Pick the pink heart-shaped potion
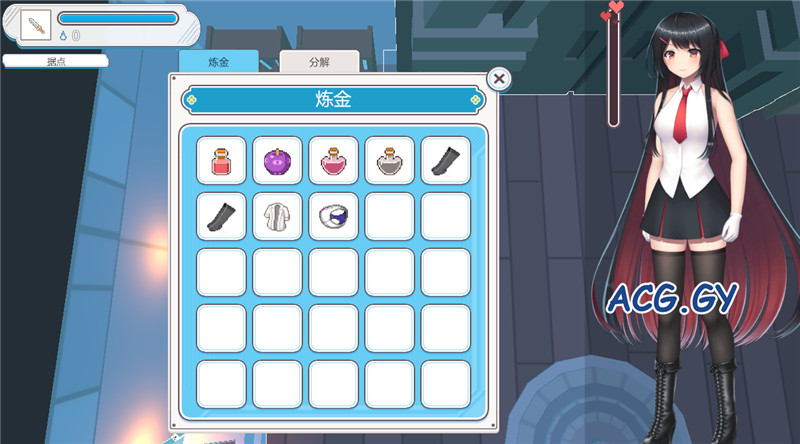The height and width of the screenshot is (444, 800). [x=333, y=160]
